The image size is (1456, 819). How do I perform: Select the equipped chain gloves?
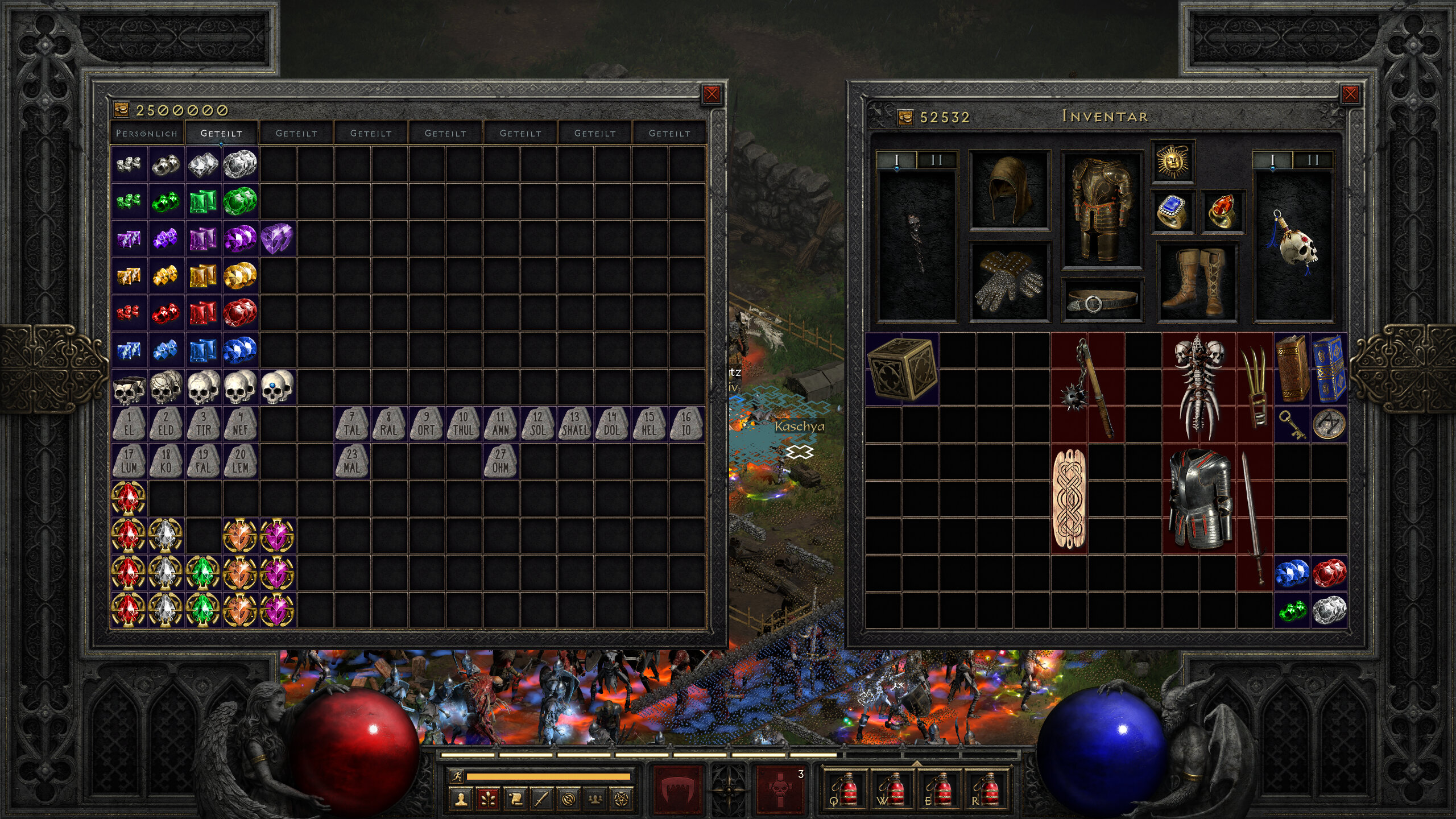point(1009,282)
